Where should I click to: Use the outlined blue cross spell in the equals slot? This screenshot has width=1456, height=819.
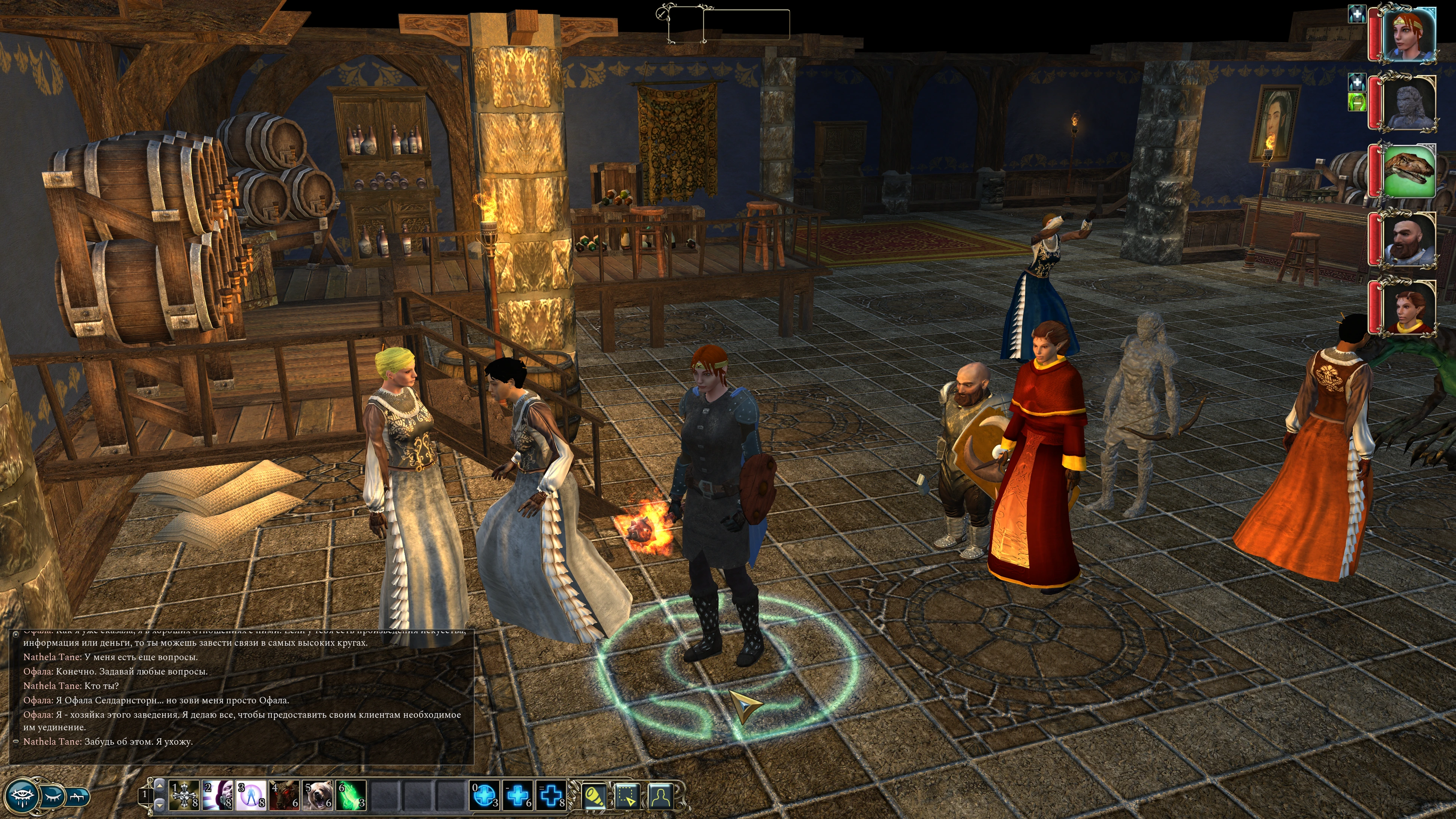point(551,795)
